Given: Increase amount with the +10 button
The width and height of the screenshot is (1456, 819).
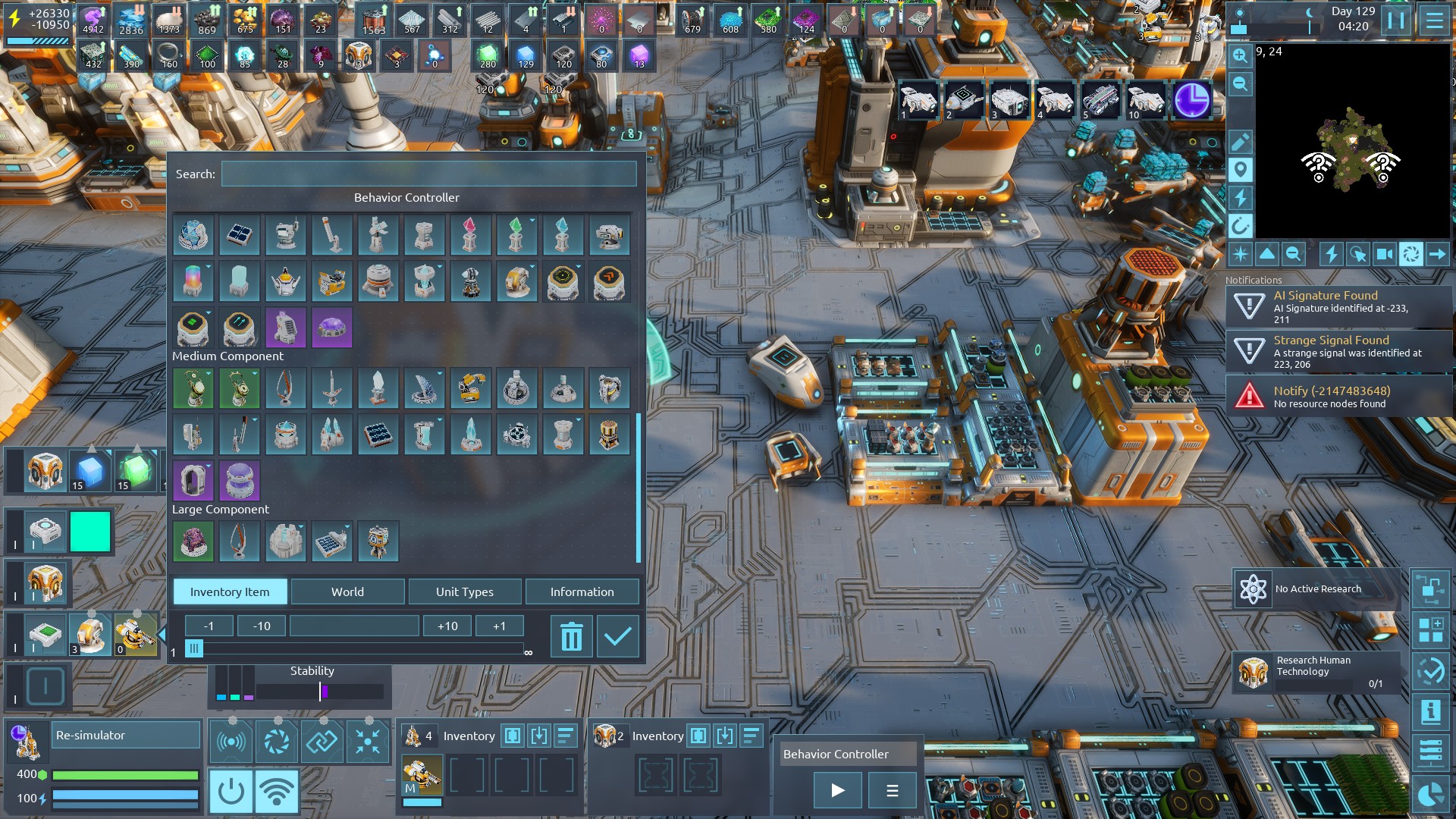Looking at the screenshot, I should coord(447,626).
